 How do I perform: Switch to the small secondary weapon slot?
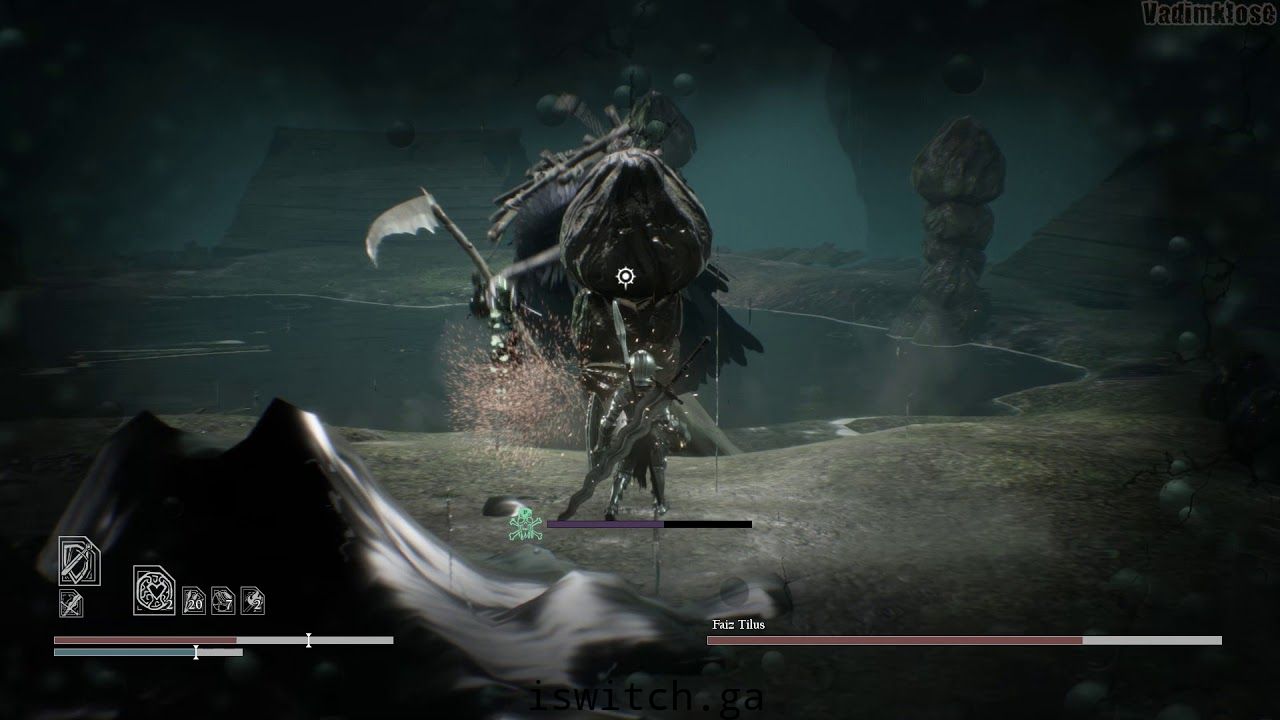click(71, 603)
